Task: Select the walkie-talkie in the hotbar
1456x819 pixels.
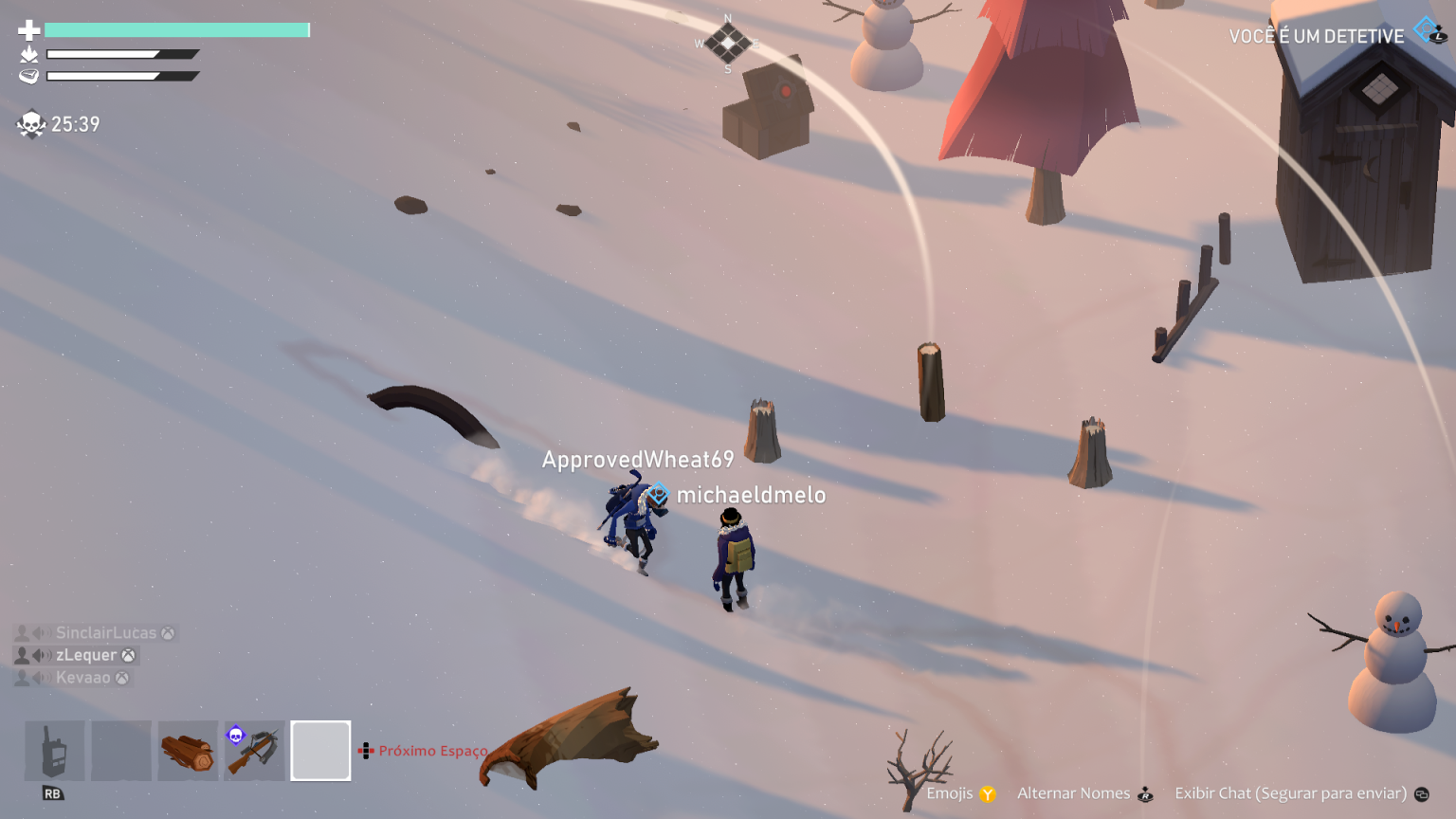Action: (54, 749)
